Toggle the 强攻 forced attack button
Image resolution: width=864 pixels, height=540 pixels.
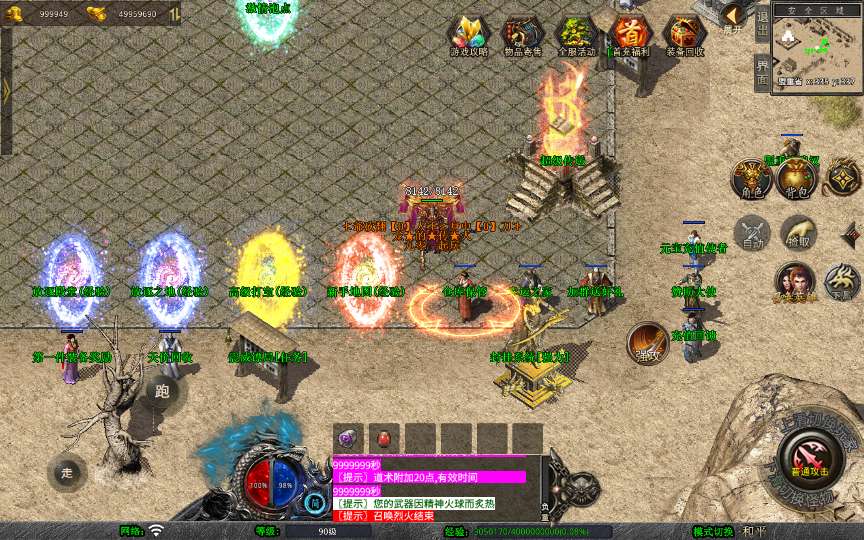point(648,343)
